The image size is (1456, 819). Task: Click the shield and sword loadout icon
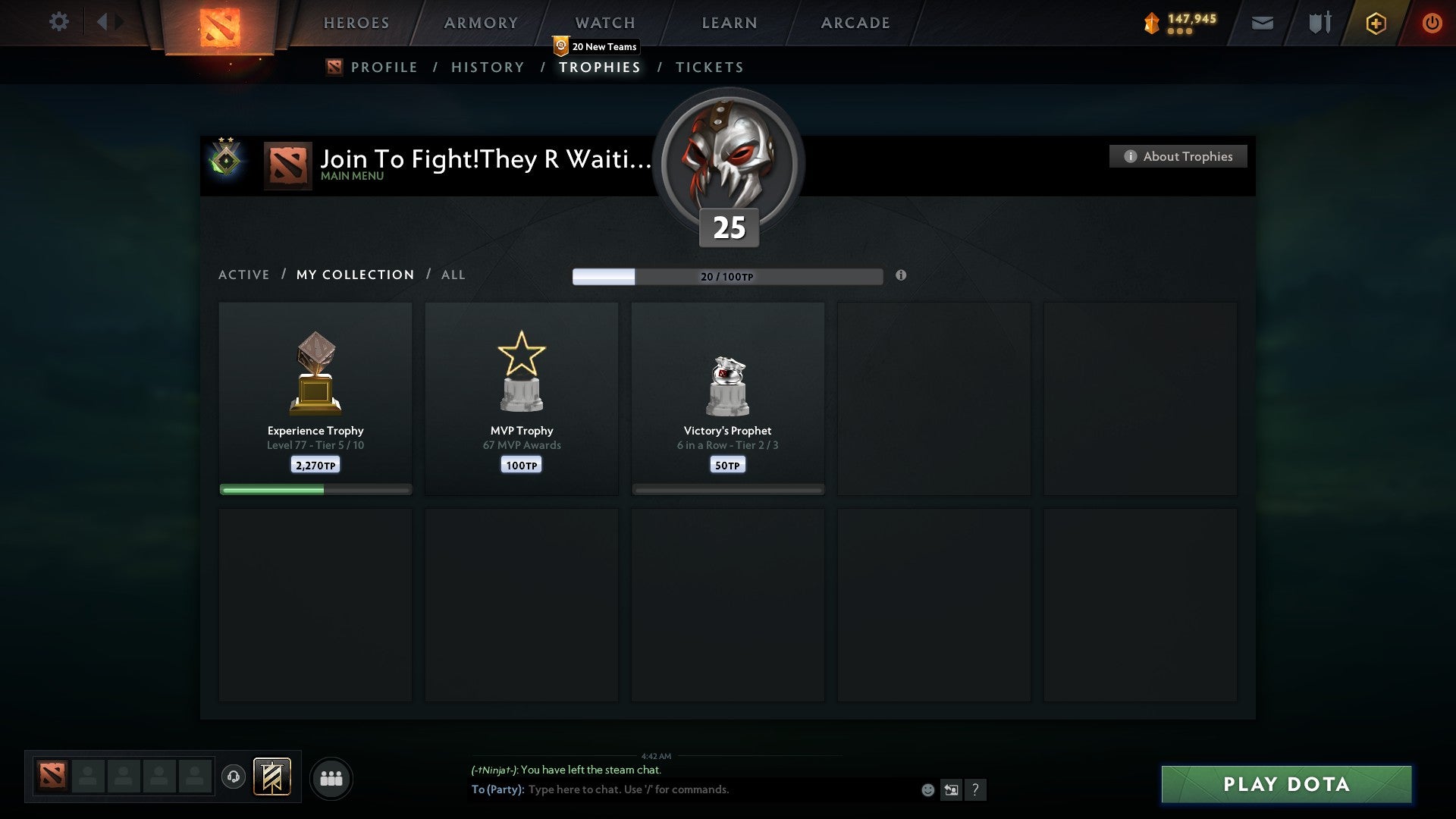pos(1319,24)
